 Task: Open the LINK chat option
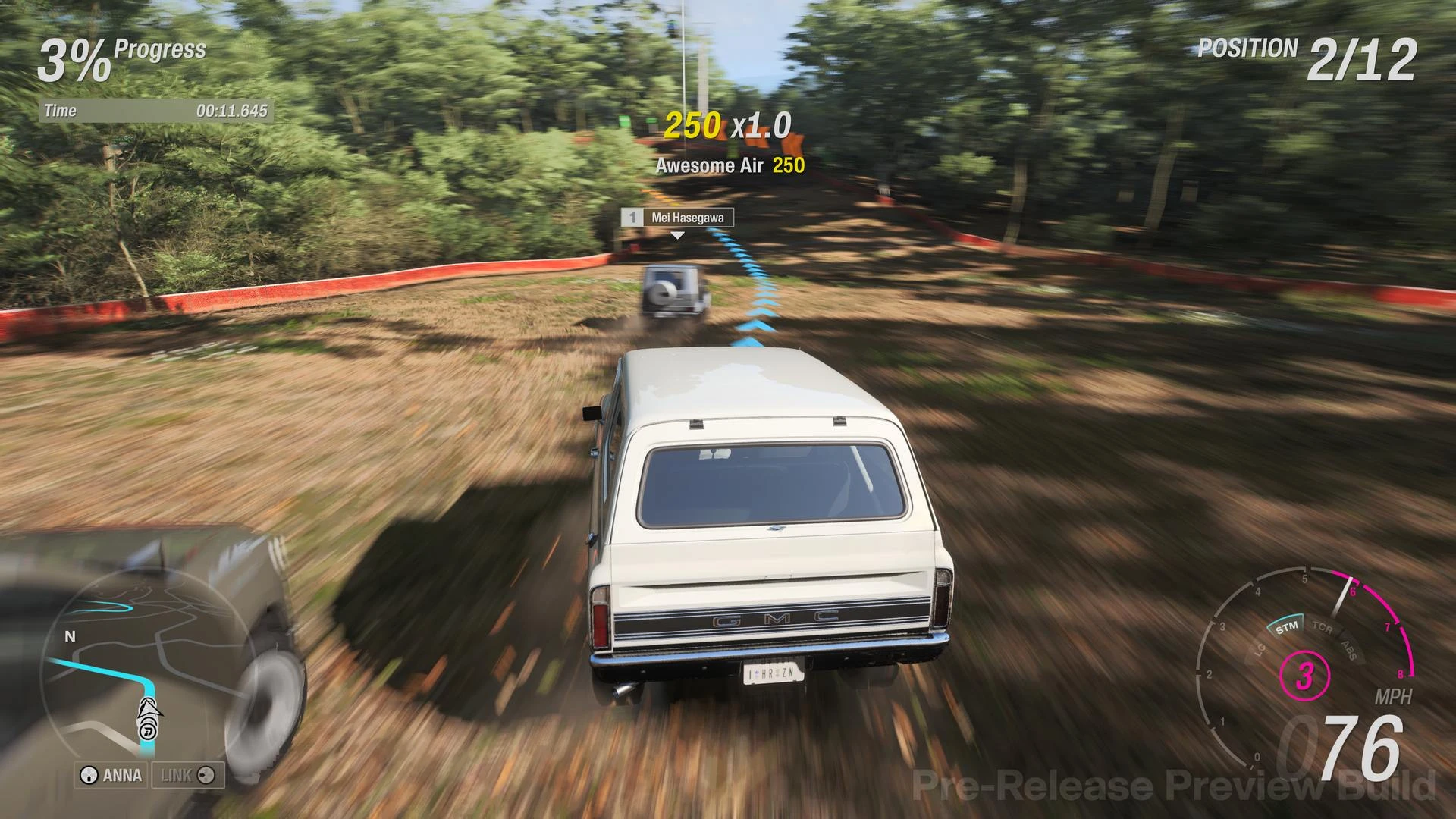point(187,775)
